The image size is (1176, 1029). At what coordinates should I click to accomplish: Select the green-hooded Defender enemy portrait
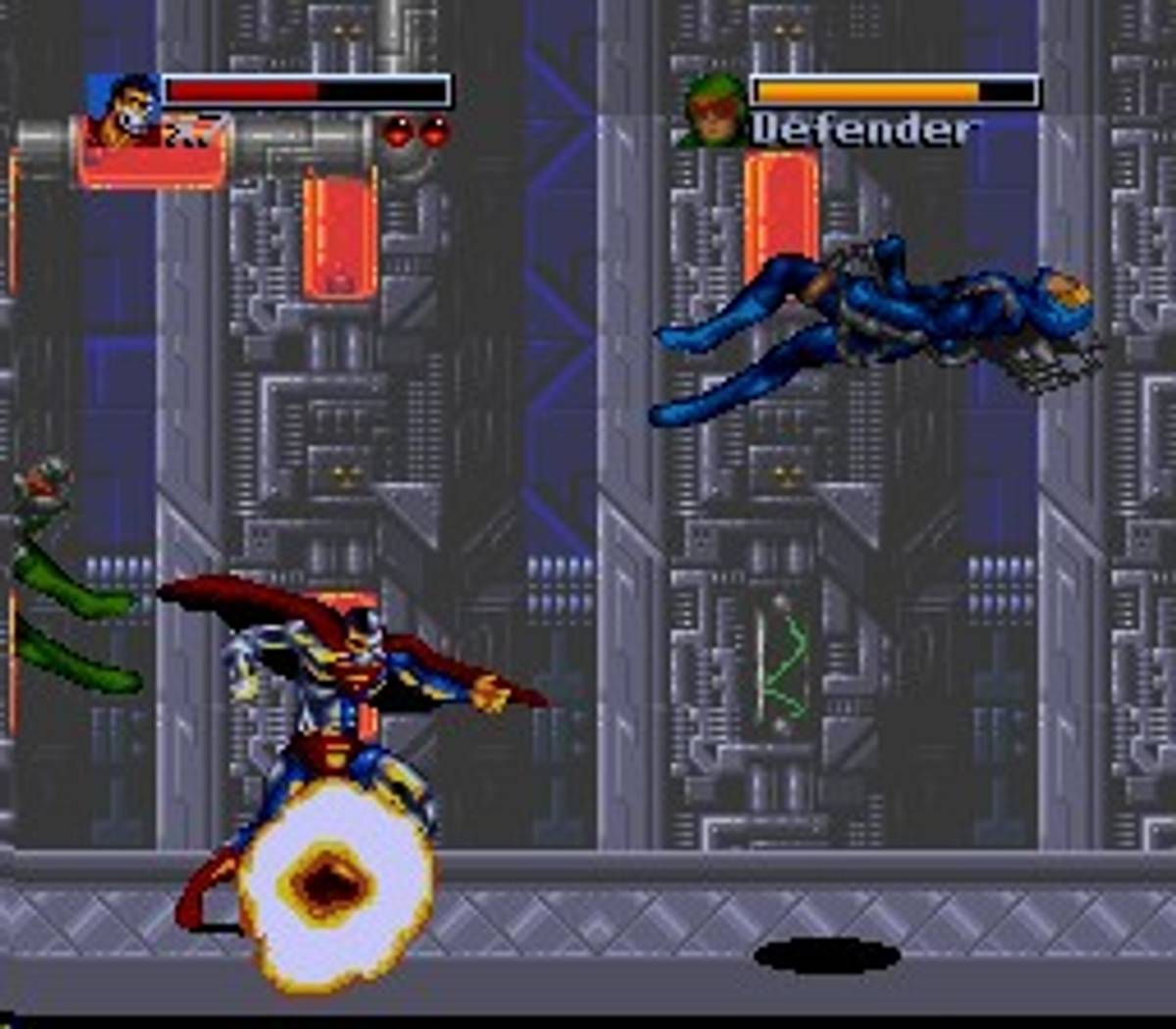(714, 112)
